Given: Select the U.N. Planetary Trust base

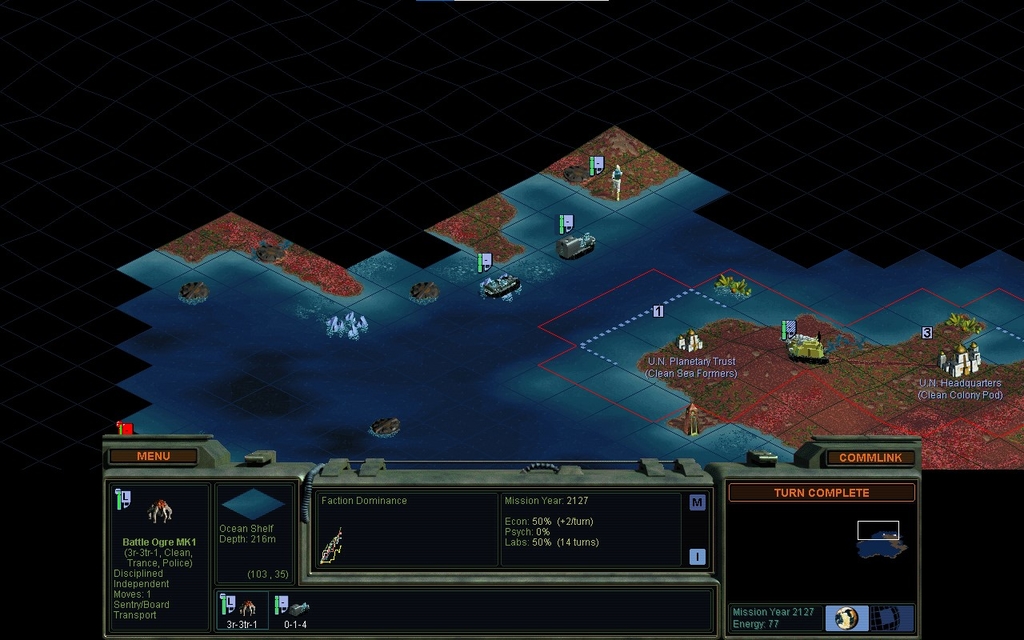Looking at the screenshot, I should click(x=690, y=342).
